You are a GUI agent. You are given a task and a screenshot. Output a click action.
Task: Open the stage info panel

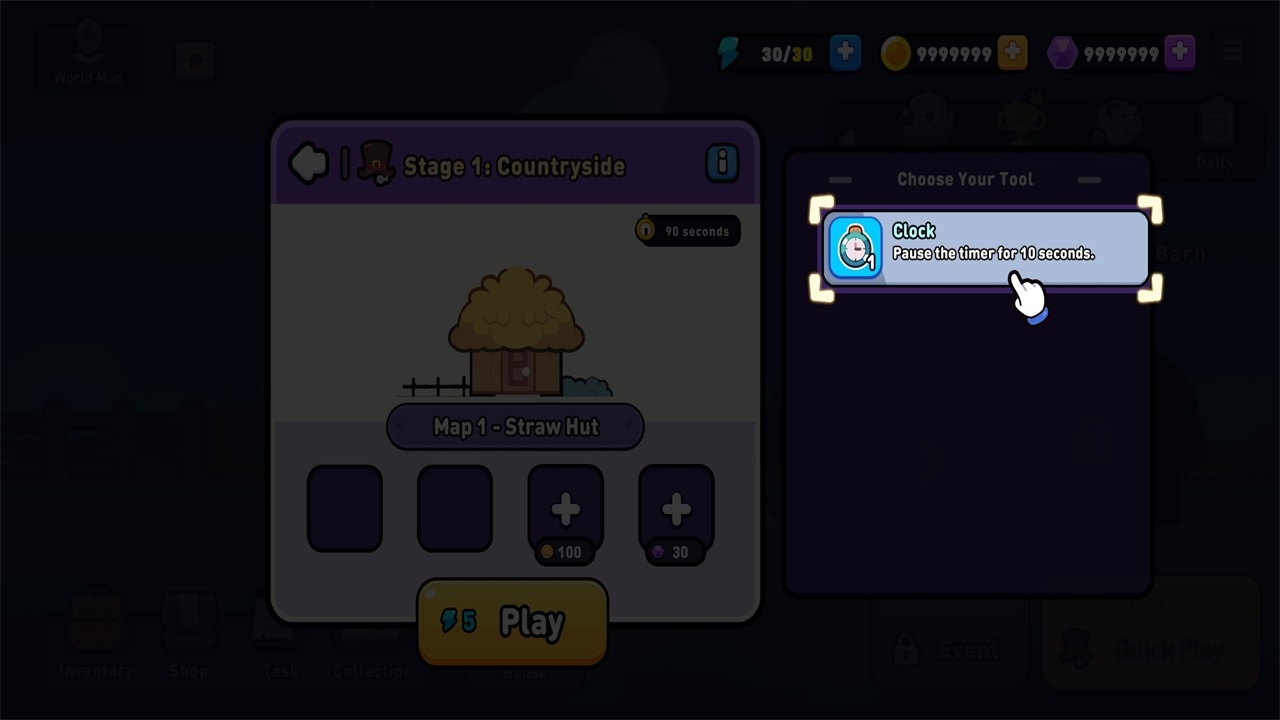pos(721,162)
